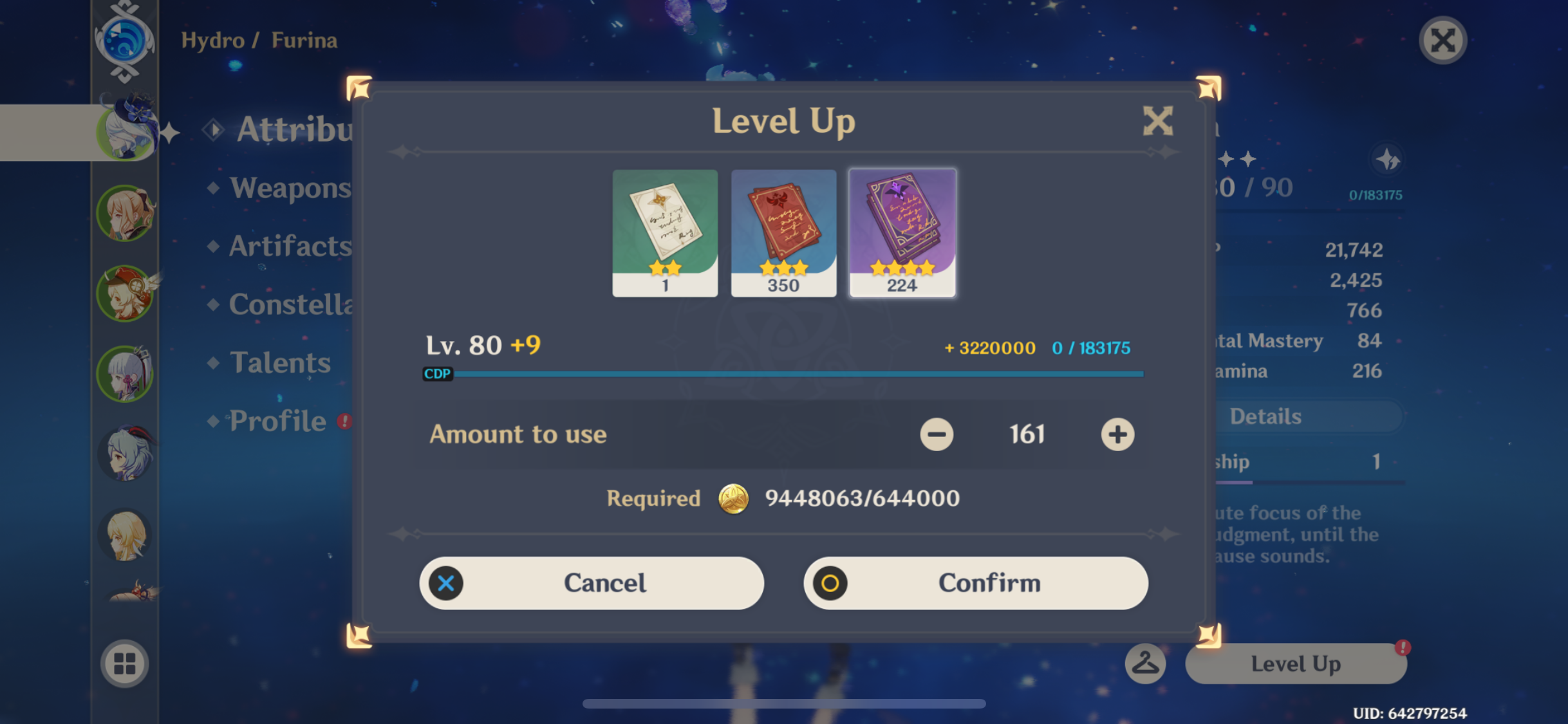
Task: Select the Adventurer's Experience material
Action: 783,232
